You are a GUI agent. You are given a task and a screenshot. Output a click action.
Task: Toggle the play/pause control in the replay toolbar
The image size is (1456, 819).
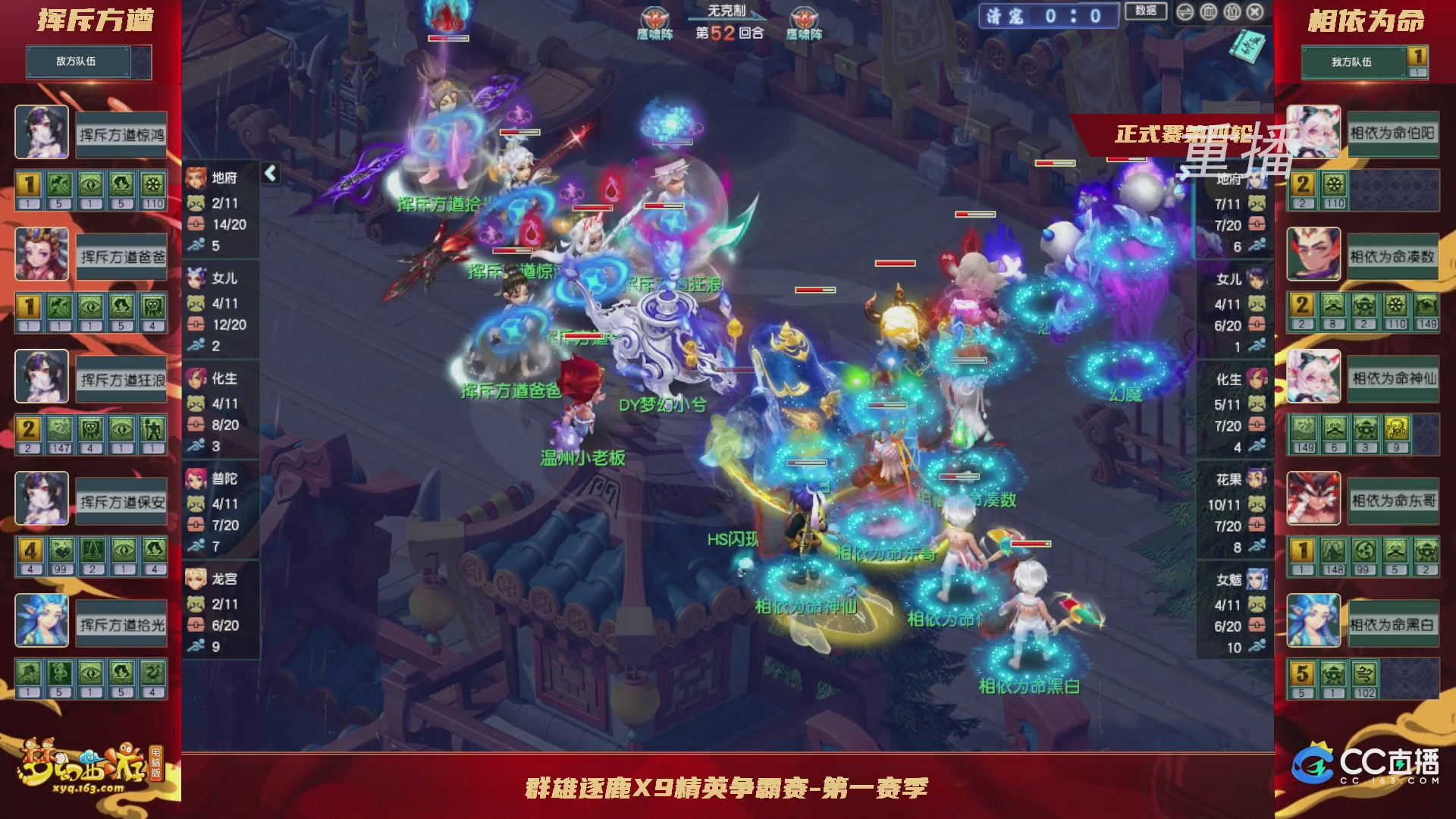pyautogui.click(x=1232, y=12)
